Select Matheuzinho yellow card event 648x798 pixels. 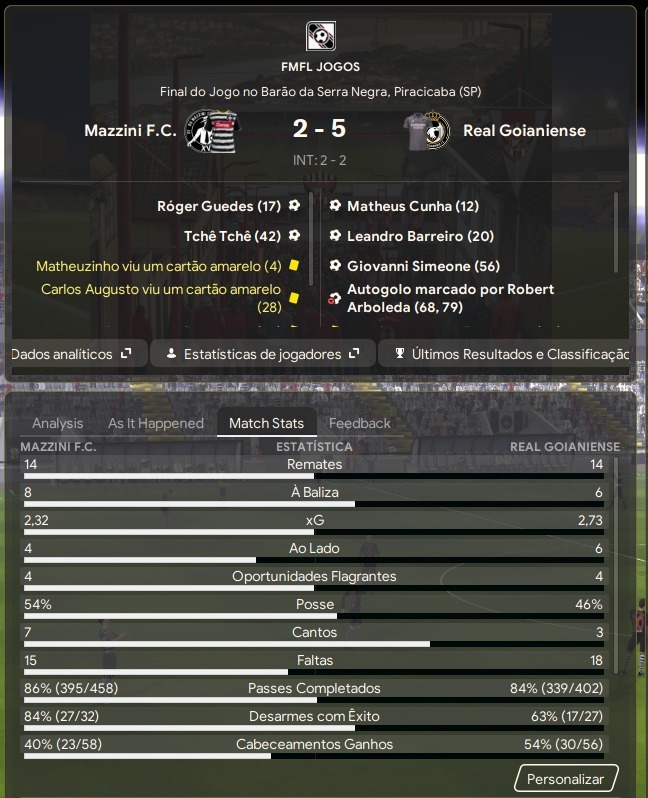point(159,266)
